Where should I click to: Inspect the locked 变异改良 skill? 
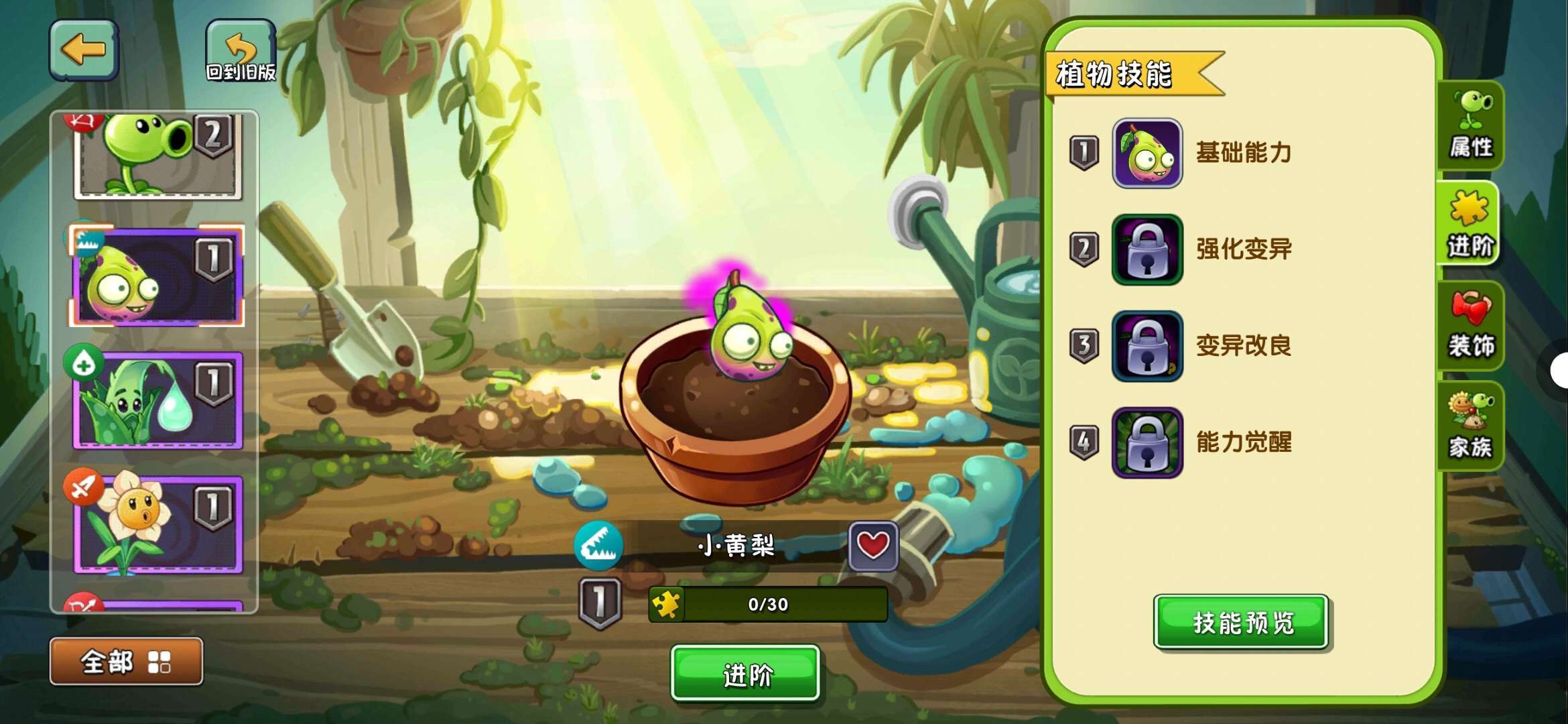point(1147,346)
